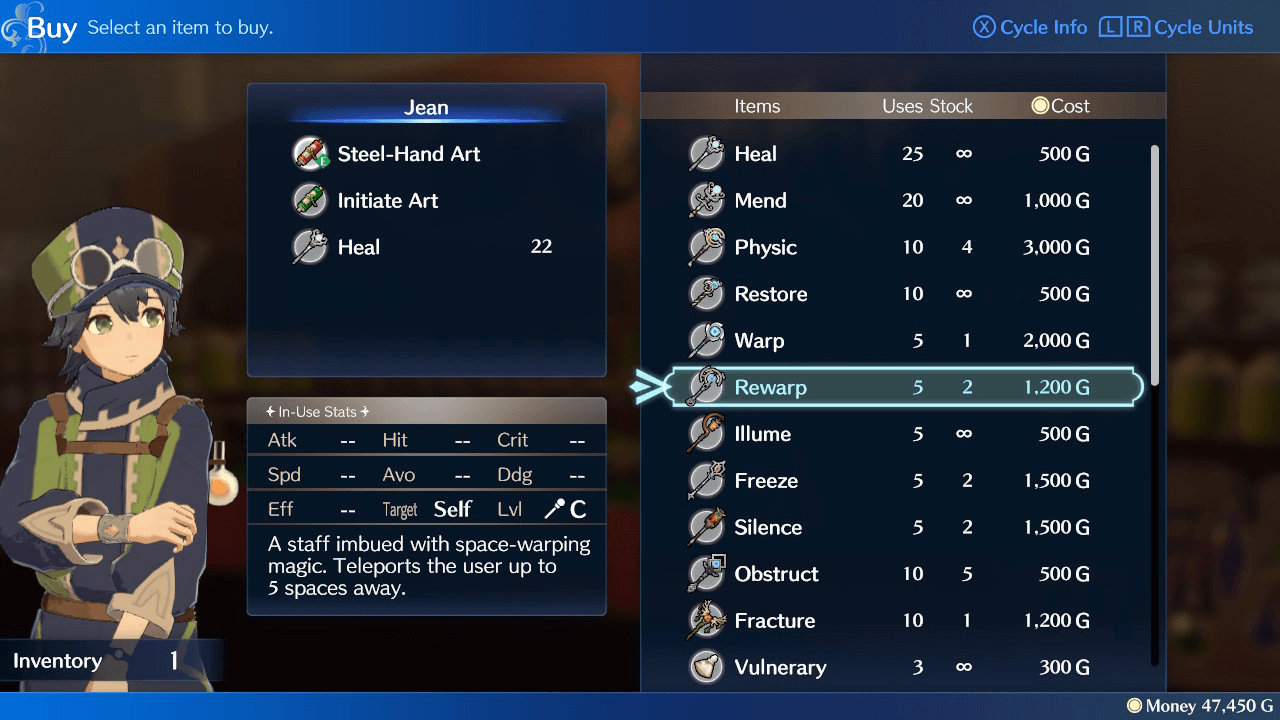Click the Obstruct staff icon
The height and width of the screenshot is (720, 1280).
[707, 573]
